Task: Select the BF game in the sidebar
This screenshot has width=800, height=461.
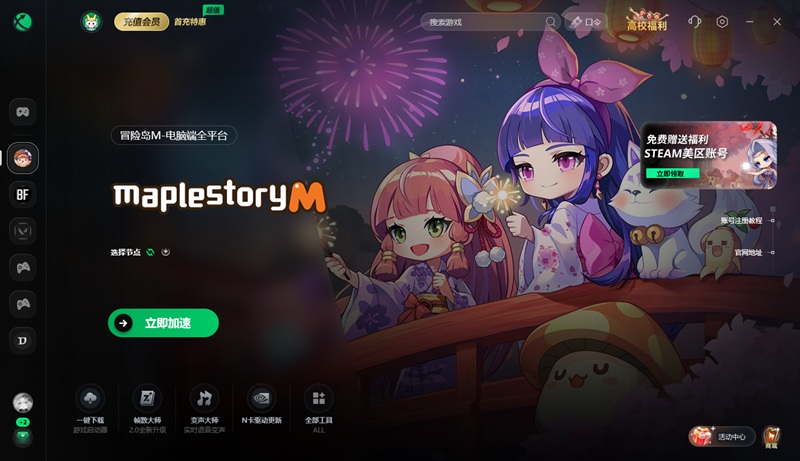Action: pos(23,194)
